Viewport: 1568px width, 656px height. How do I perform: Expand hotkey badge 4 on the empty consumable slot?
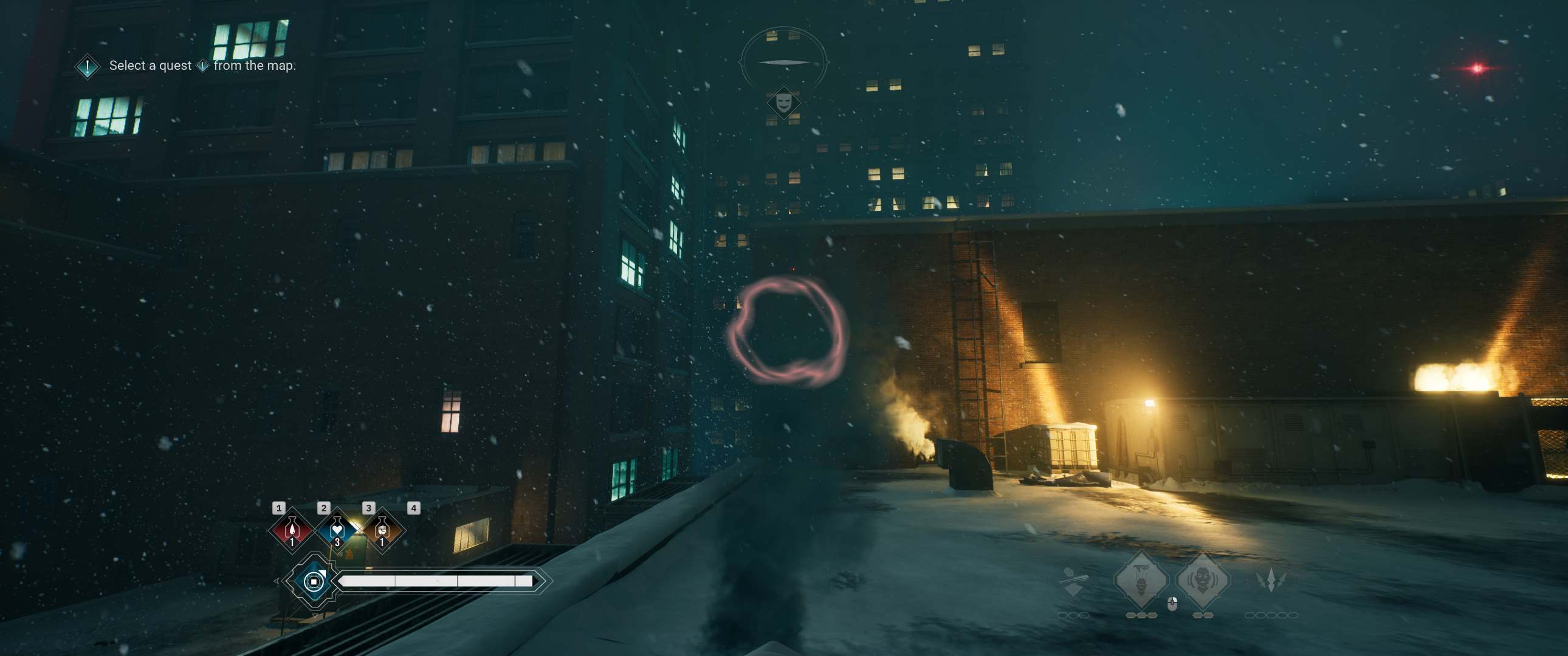tap(414, 510)
